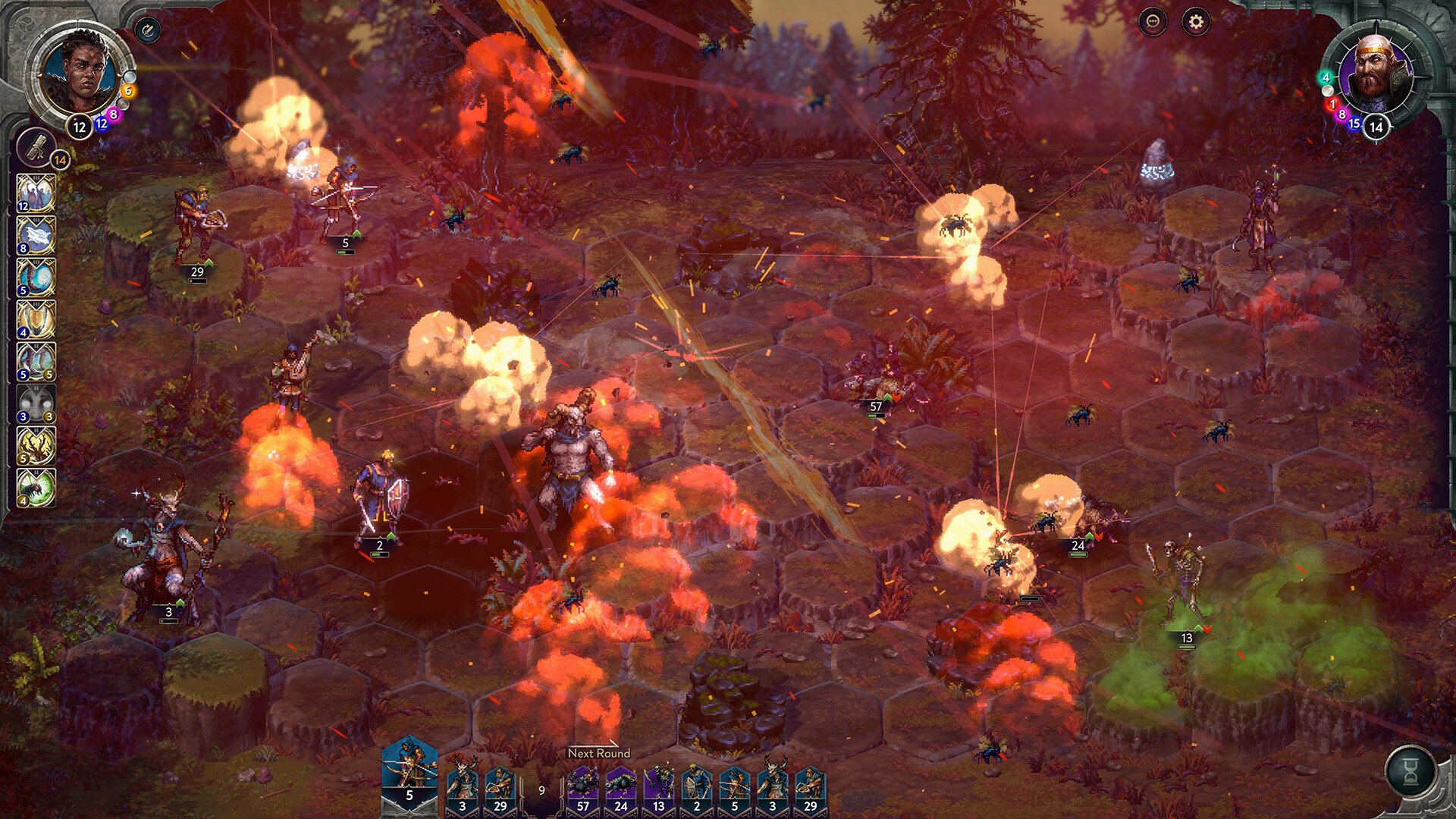Cast the white flag spell costing 8

(x=36, y=236)
